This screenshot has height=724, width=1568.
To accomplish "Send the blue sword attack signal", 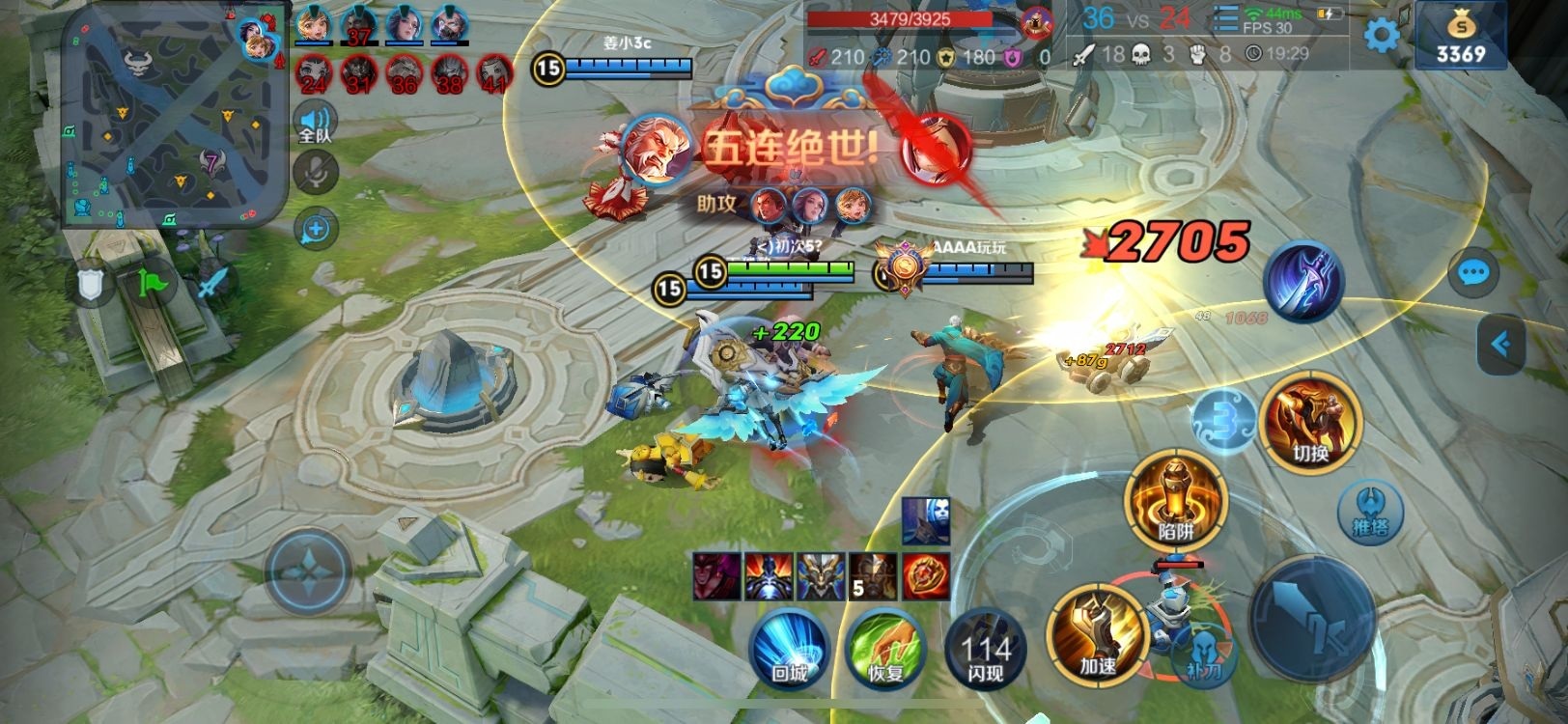I will click(211, 283).
